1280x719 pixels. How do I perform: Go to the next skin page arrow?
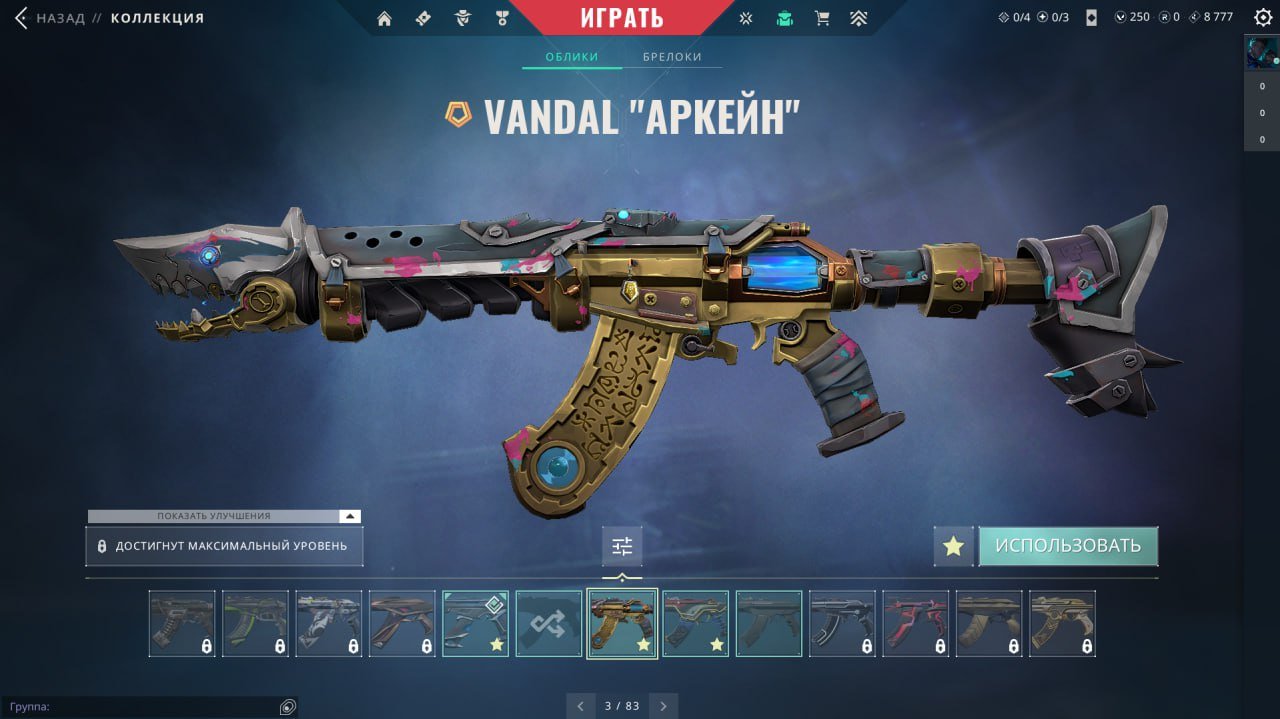point(663,706)
